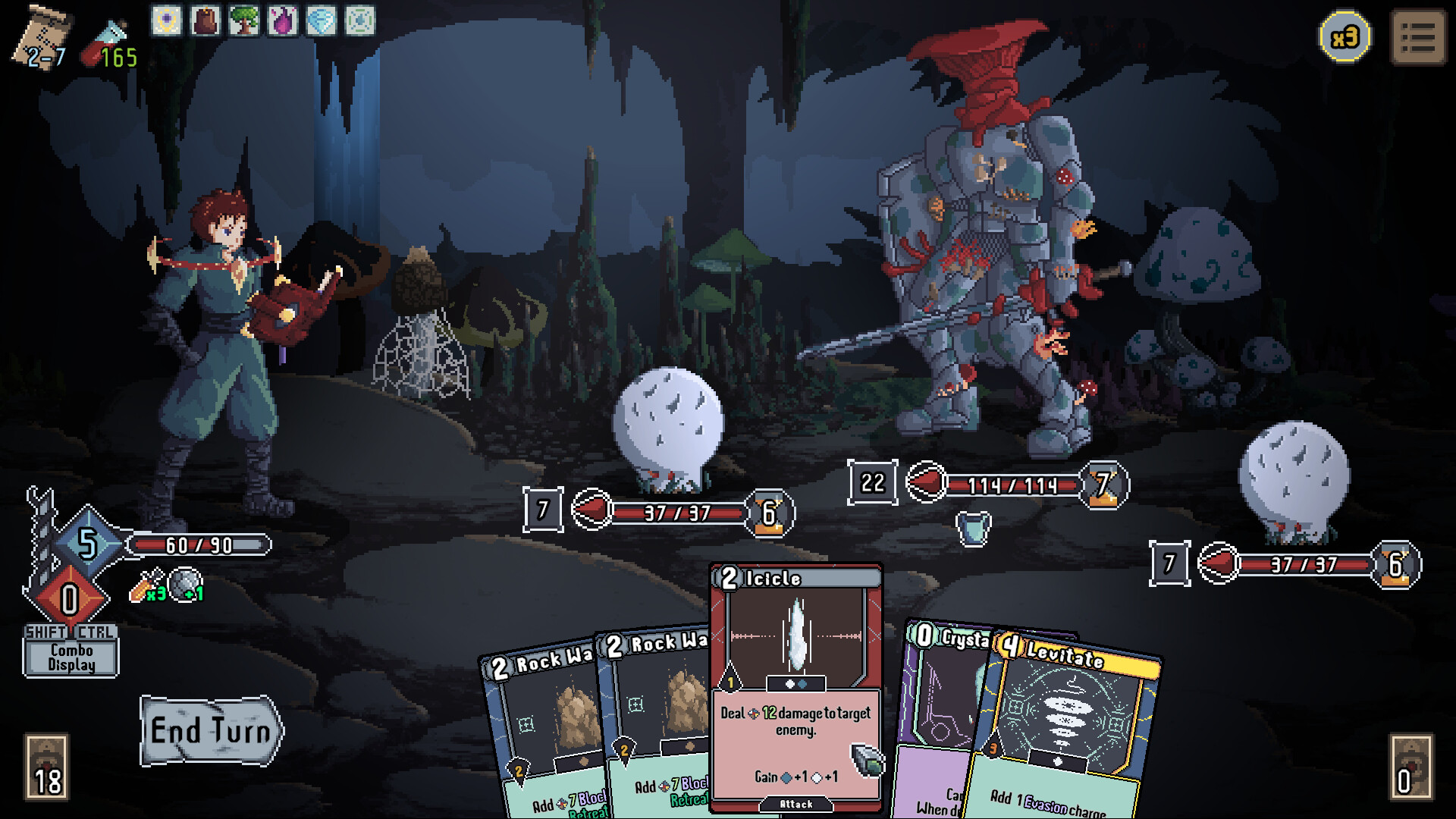This screenshot has width=1456, height=819.
Task: Inspect the teal rune circle relic icon
Action: point(360,20)
